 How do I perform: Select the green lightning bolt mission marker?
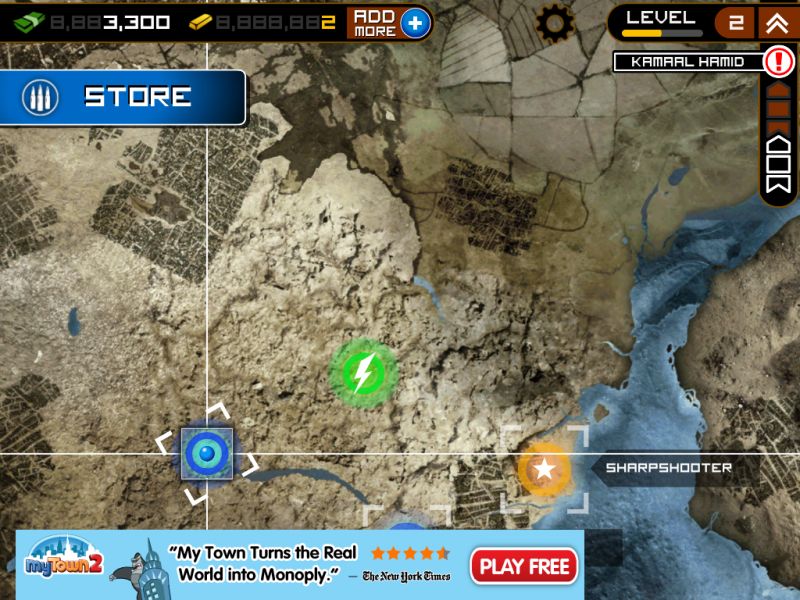click(363, 373)
